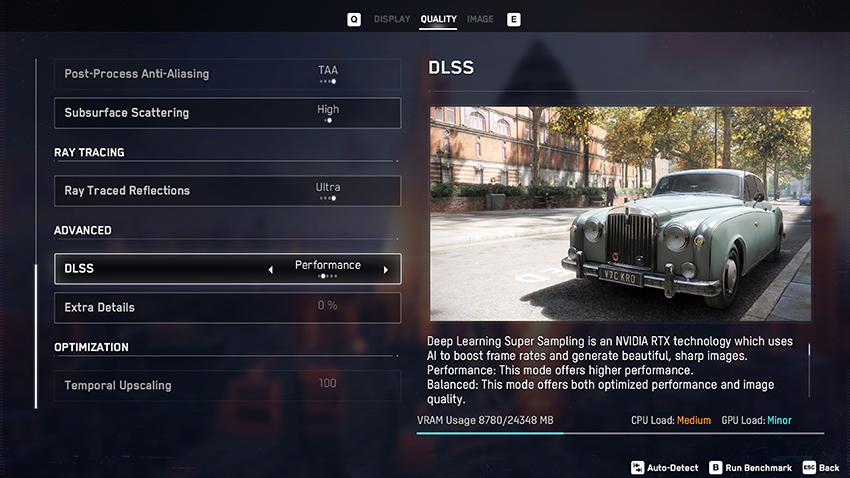This screenshot has width=850, height=478.
Task: Click the DLSS left arrow
Action: tap(270, 269)
